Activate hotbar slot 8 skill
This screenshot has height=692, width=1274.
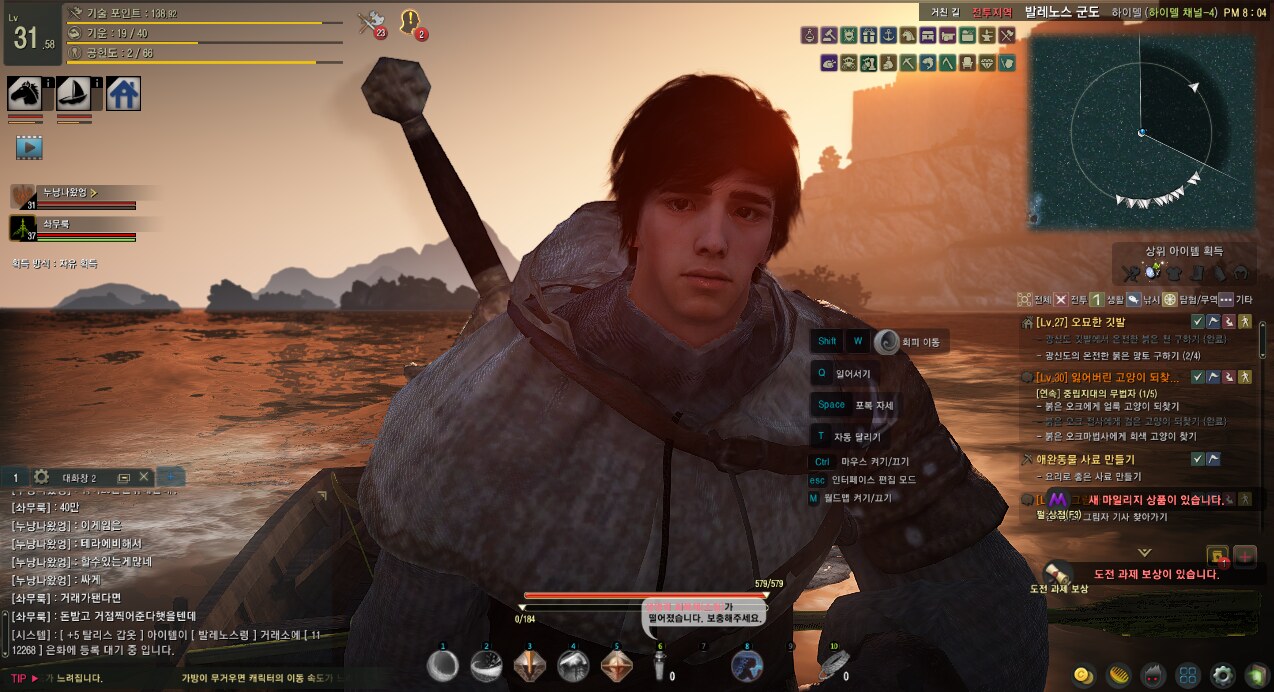click(746, 666)
